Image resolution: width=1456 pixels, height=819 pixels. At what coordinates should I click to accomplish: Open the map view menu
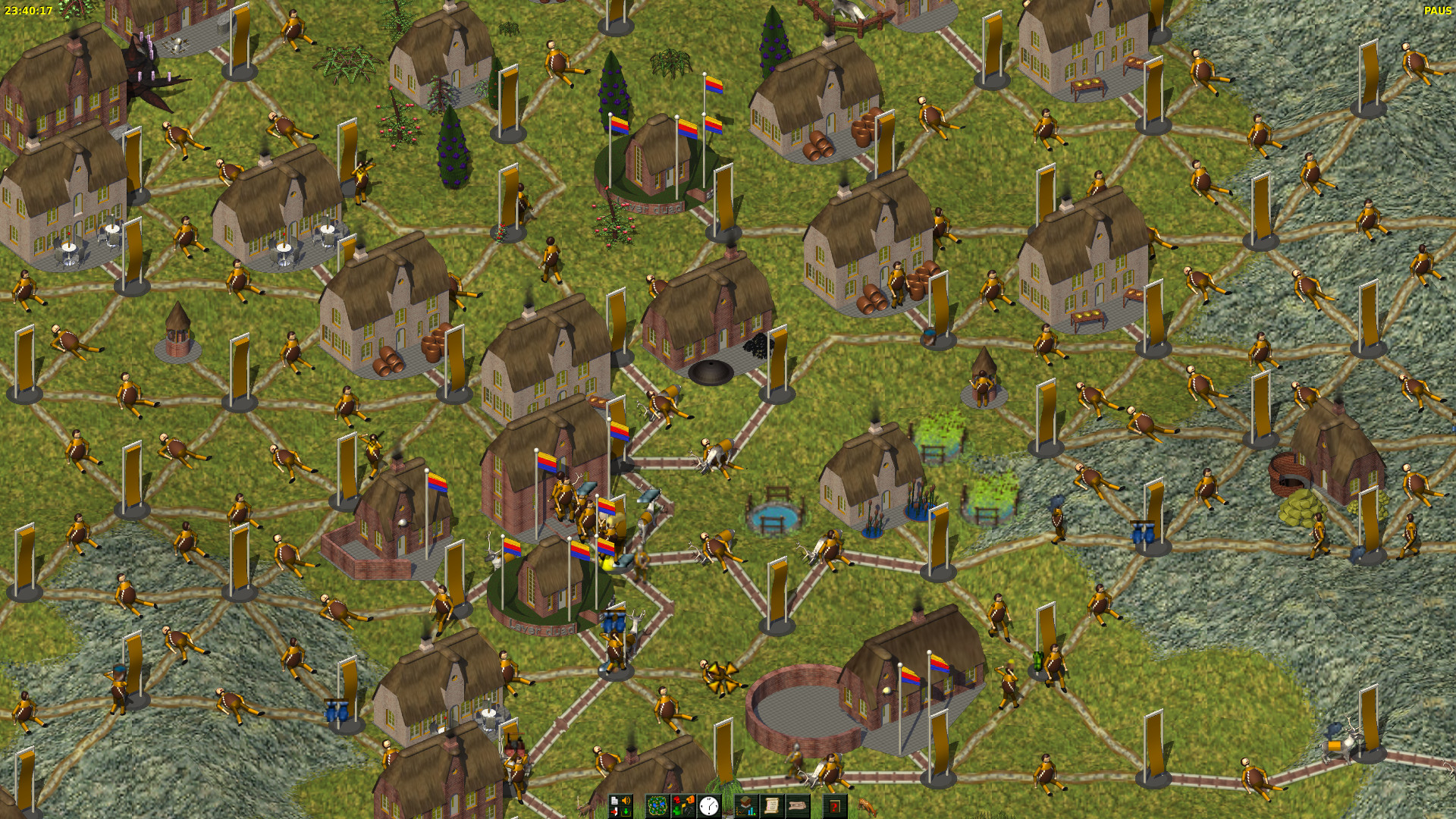657,805
